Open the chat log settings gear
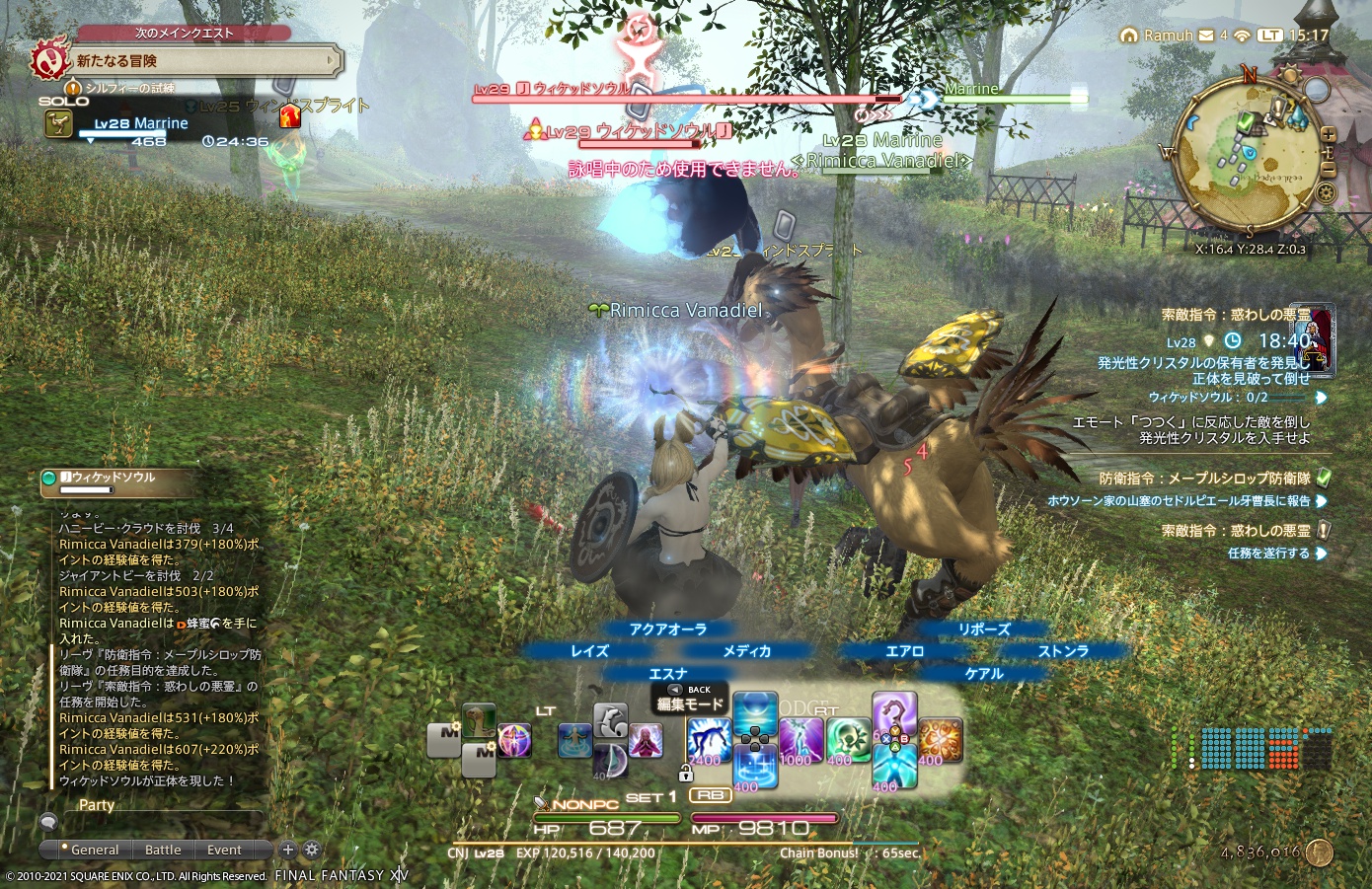 click(x=311, y=849)
